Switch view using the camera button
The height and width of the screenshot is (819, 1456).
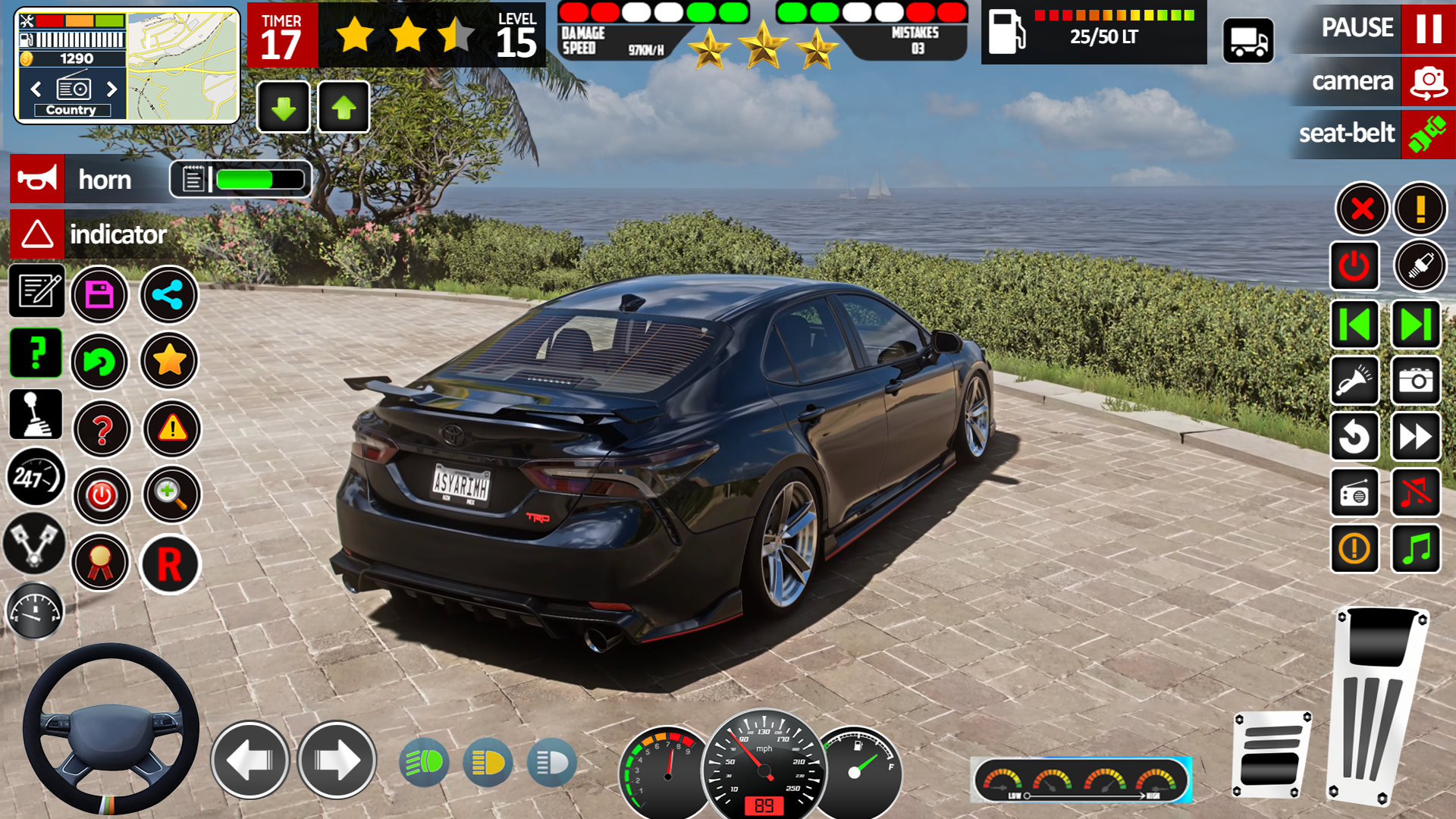click(1428, 81)
